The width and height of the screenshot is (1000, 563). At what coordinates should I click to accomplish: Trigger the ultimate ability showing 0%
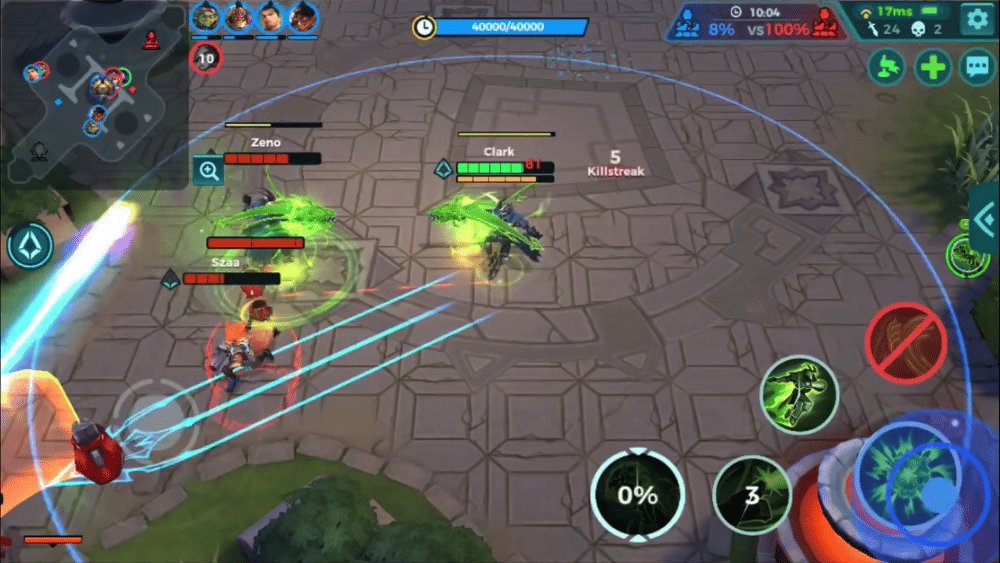[x=637, y=495]
